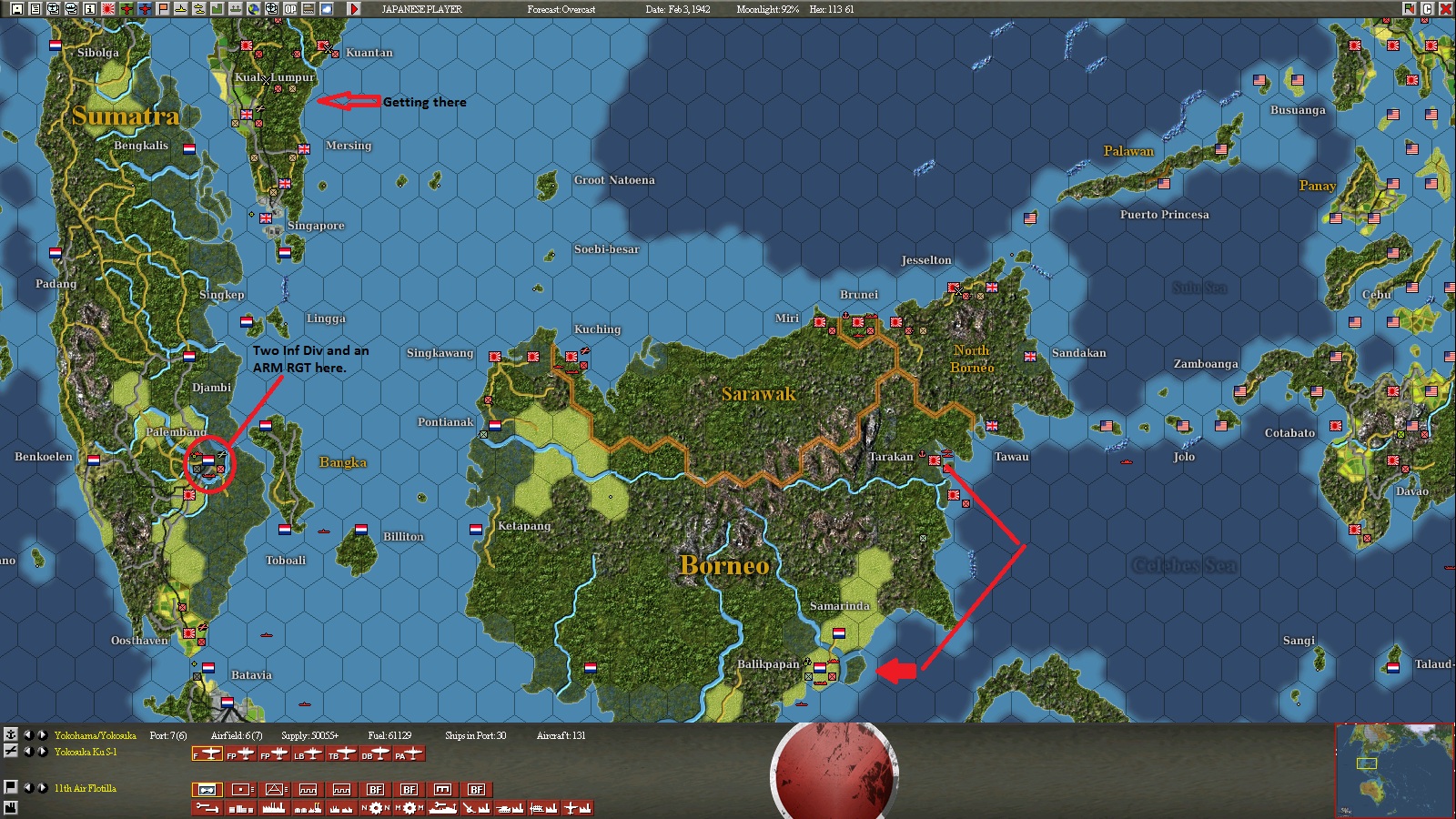Image resolution: width=1456 pixels, height=819 pixels.
Task: Open the OP operations report icon
Action: click(x=289, y=9)
